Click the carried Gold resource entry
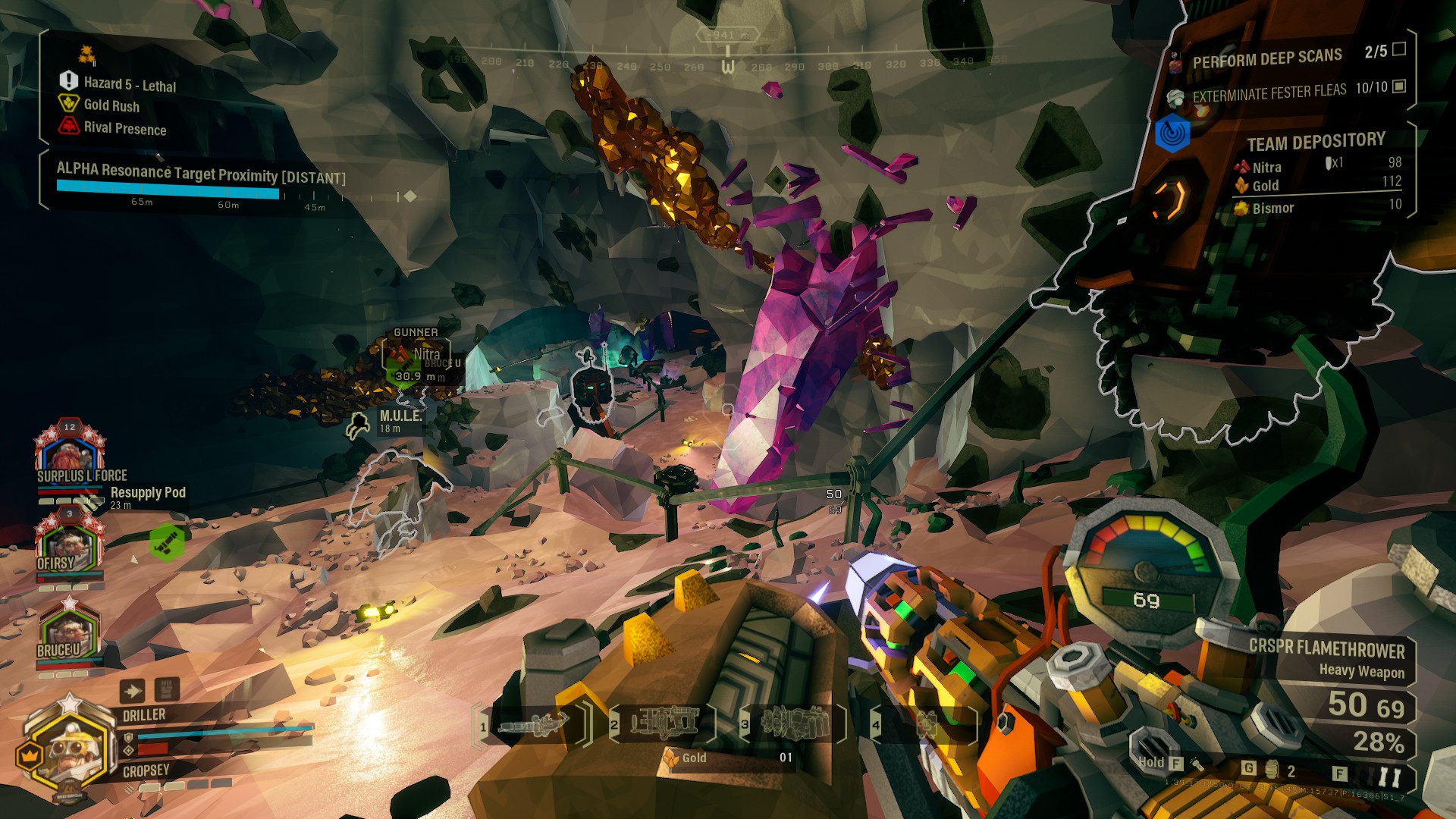Screen dimensions: 1456x819 (x=728, y=758)
